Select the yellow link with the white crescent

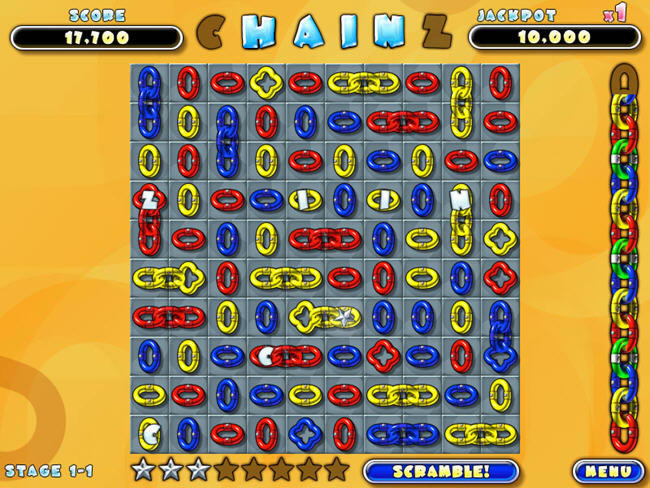149,433
